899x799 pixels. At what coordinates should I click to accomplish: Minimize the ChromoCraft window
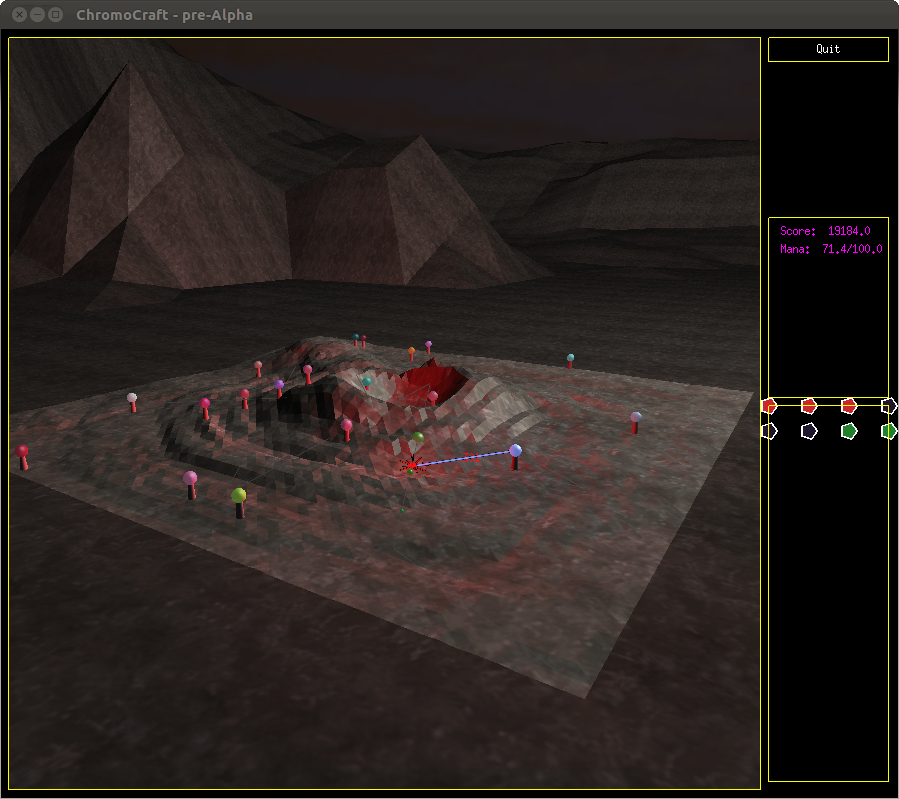tap(37, 15)
